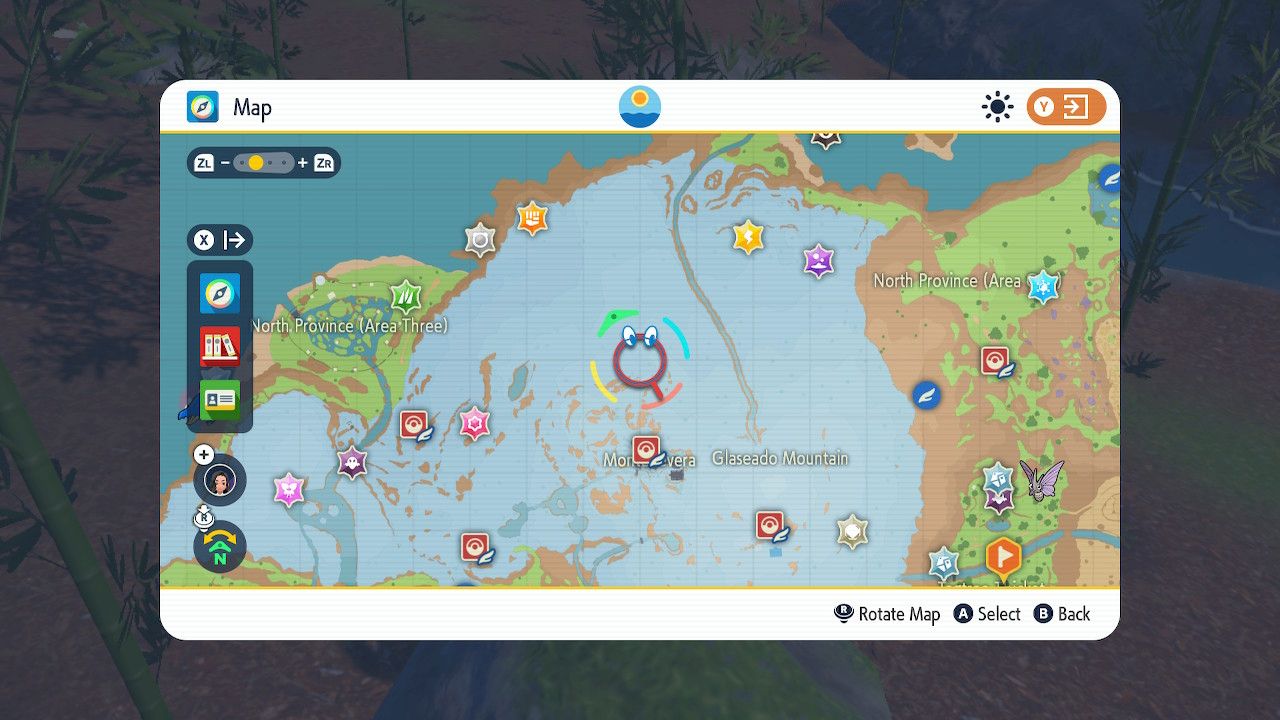Screen dimensions: 1280x720
Task: Toggle the X sidebar collapse control
Action: click(x=203, y=240)
